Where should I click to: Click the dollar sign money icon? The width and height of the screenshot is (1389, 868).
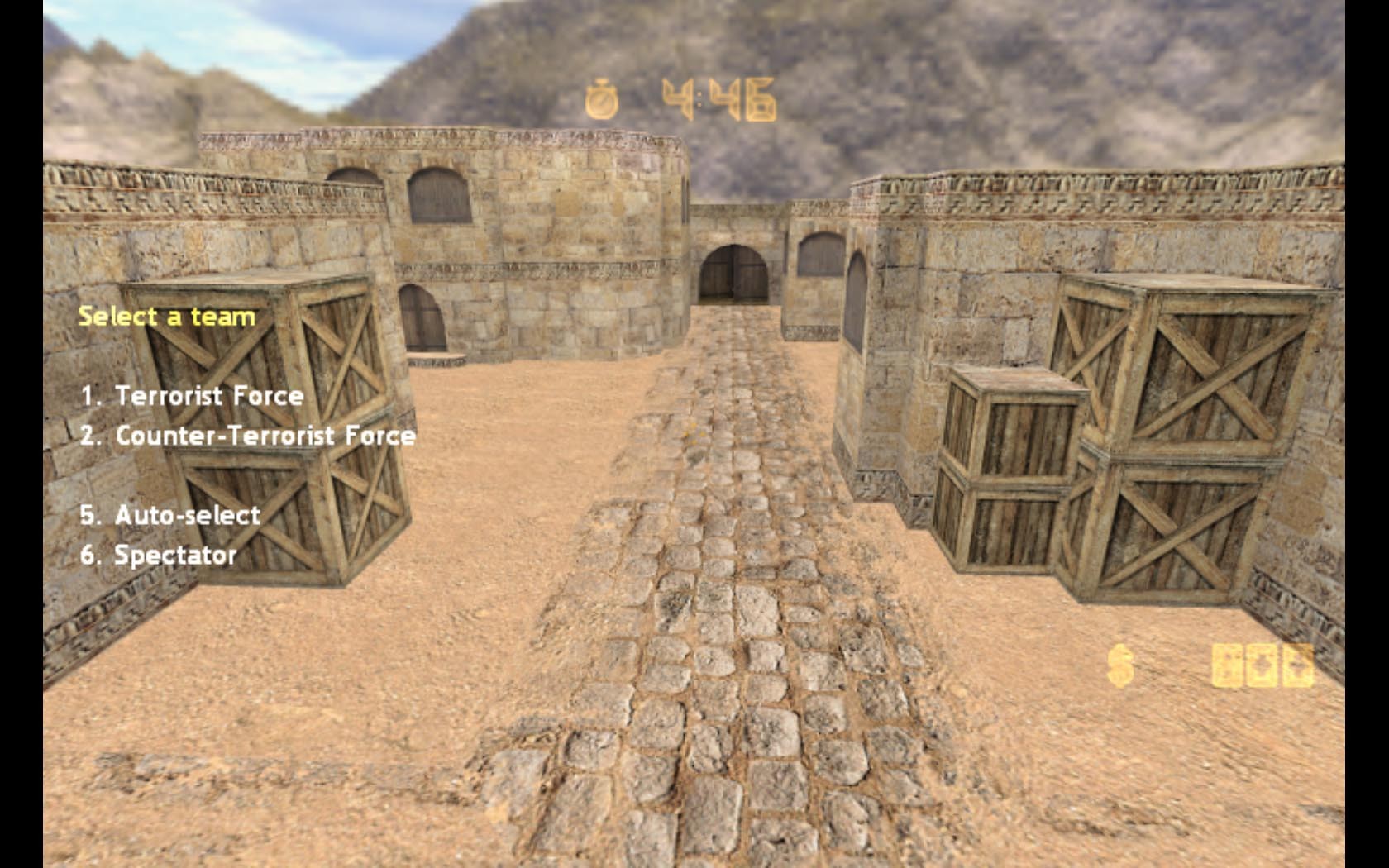point(1120,665)
